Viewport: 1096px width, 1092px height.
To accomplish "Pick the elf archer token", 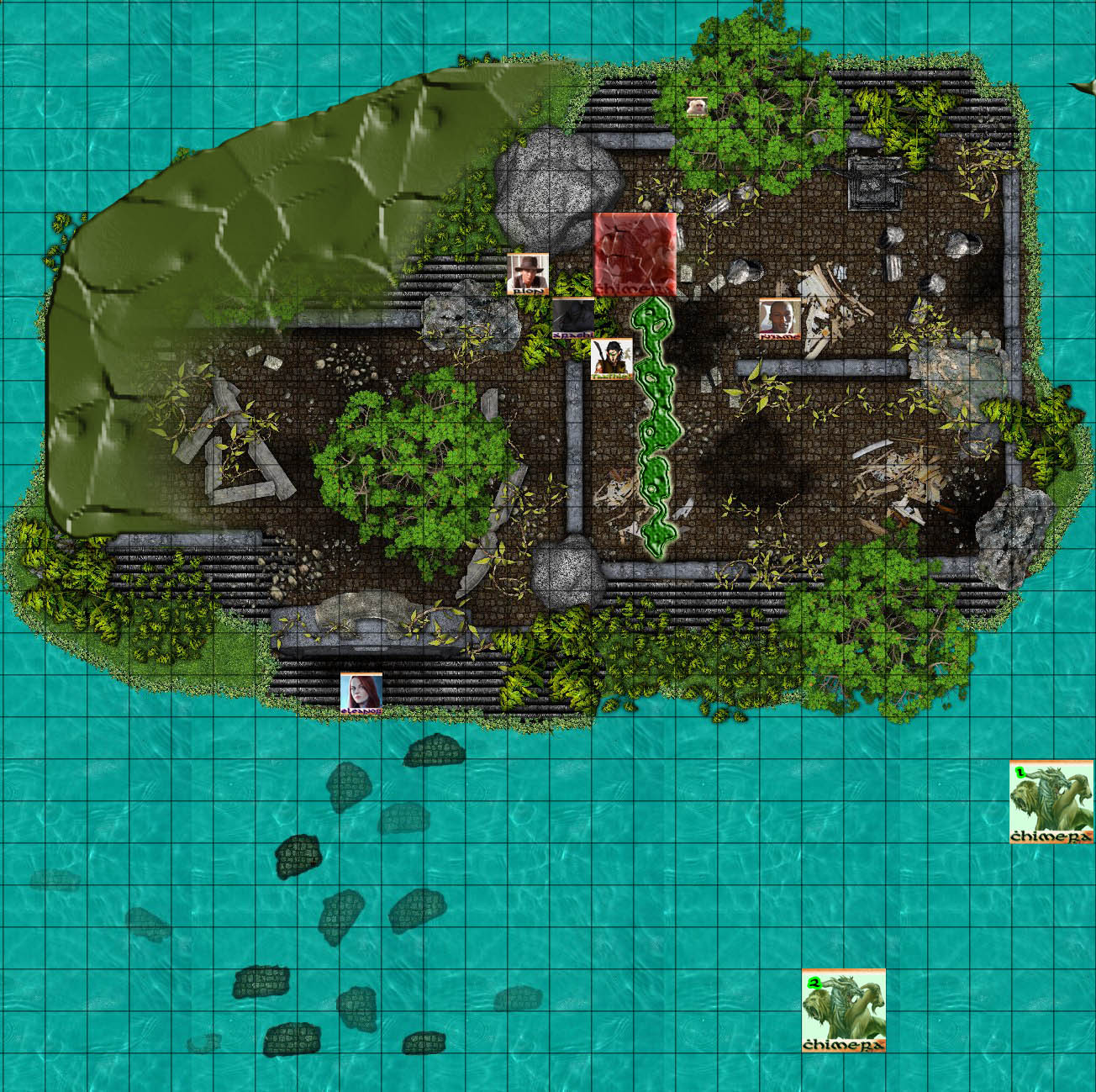I will [612, 359].
